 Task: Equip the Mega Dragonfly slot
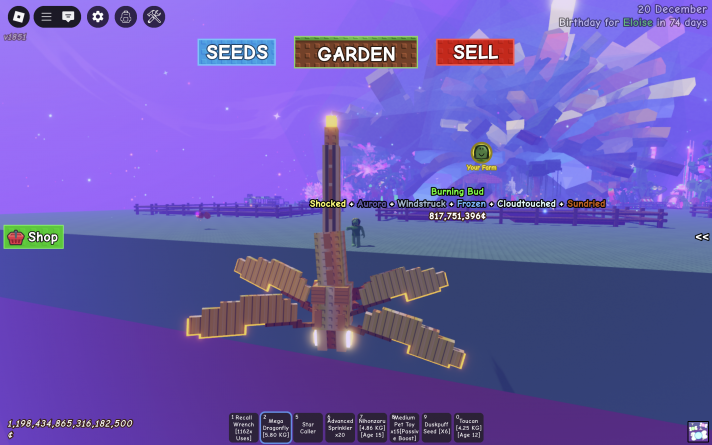[276, 428]
